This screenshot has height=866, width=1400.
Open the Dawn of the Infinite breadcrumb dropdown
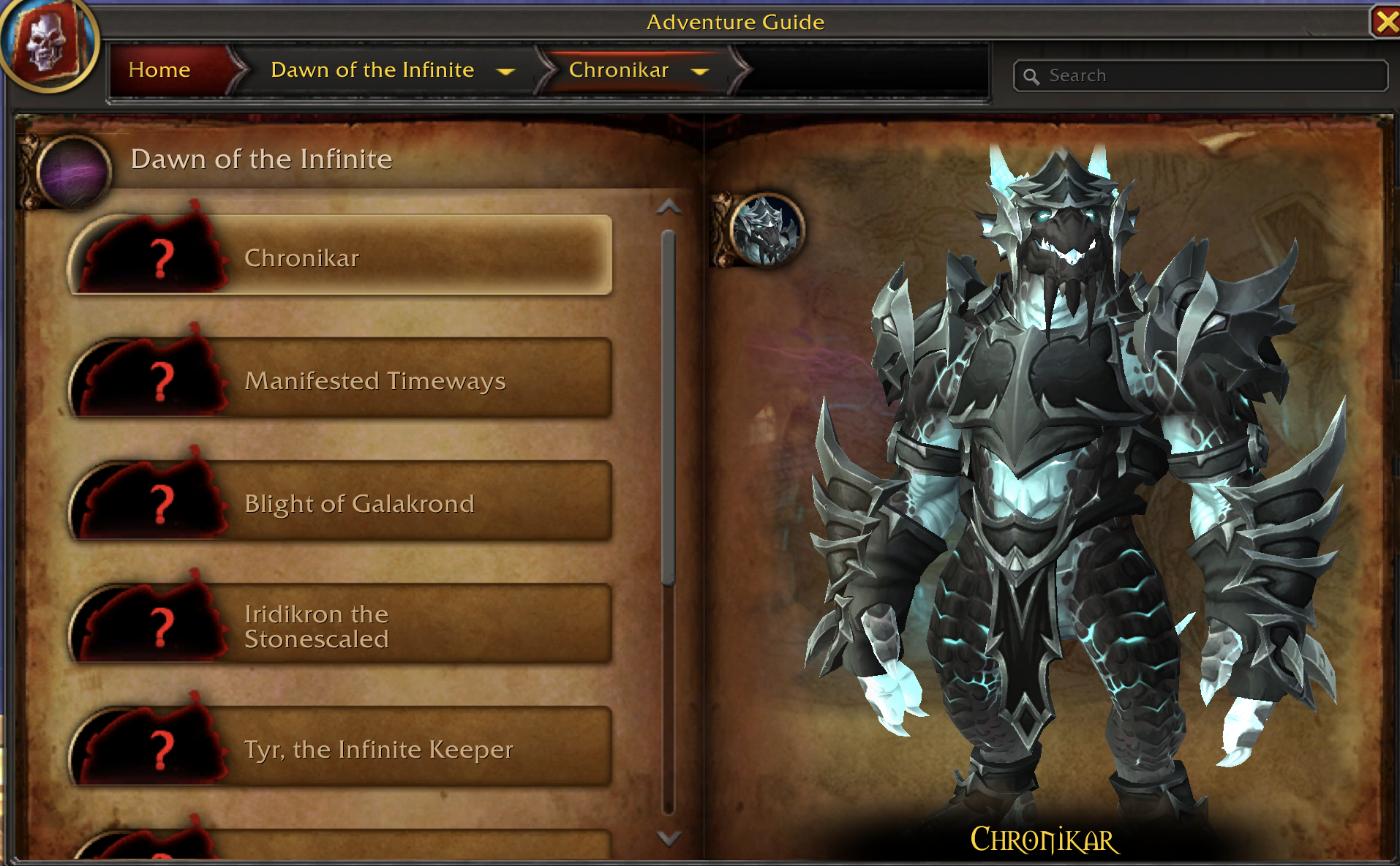pos(505,71)
